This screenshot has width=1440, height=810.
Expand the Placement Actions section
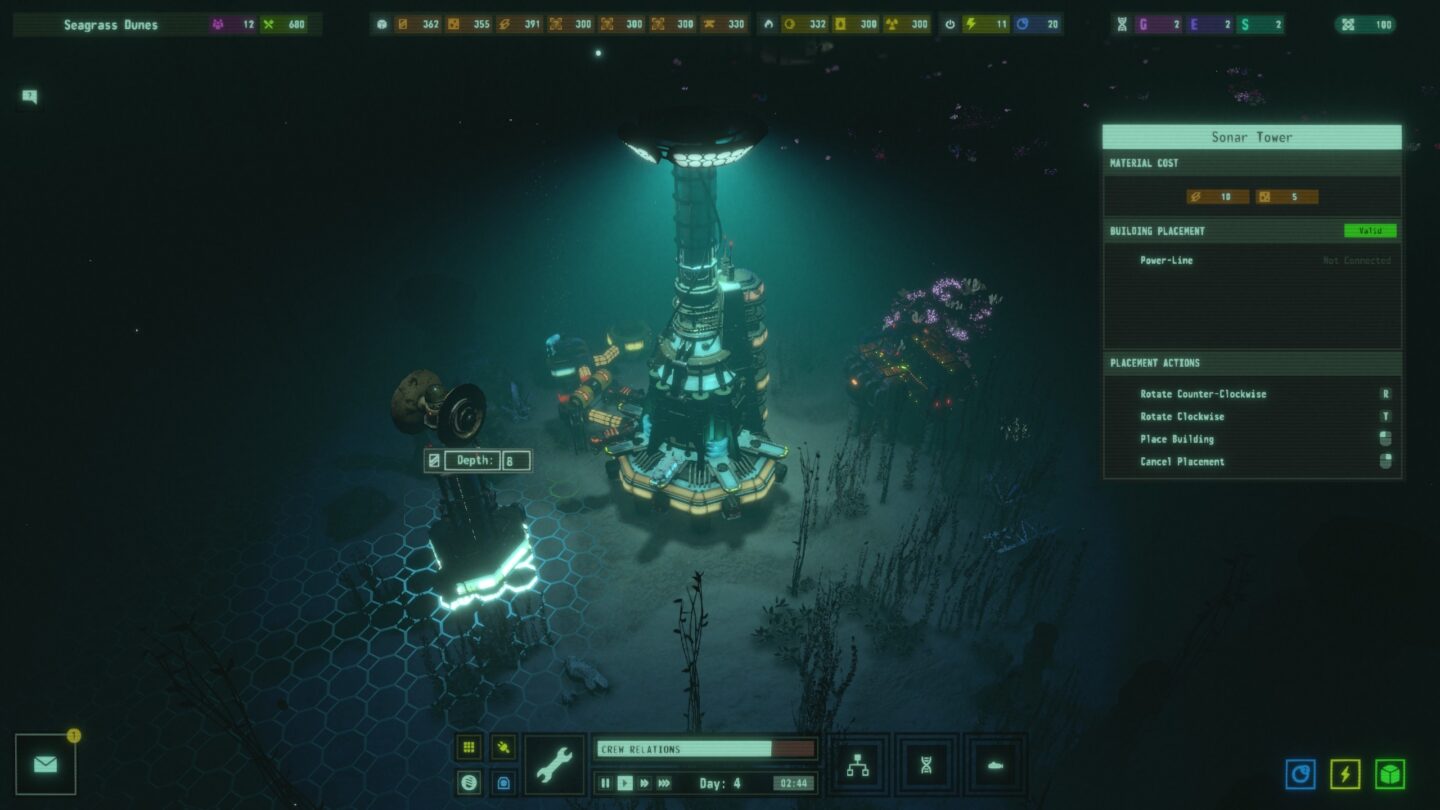tap(1154, 363)
